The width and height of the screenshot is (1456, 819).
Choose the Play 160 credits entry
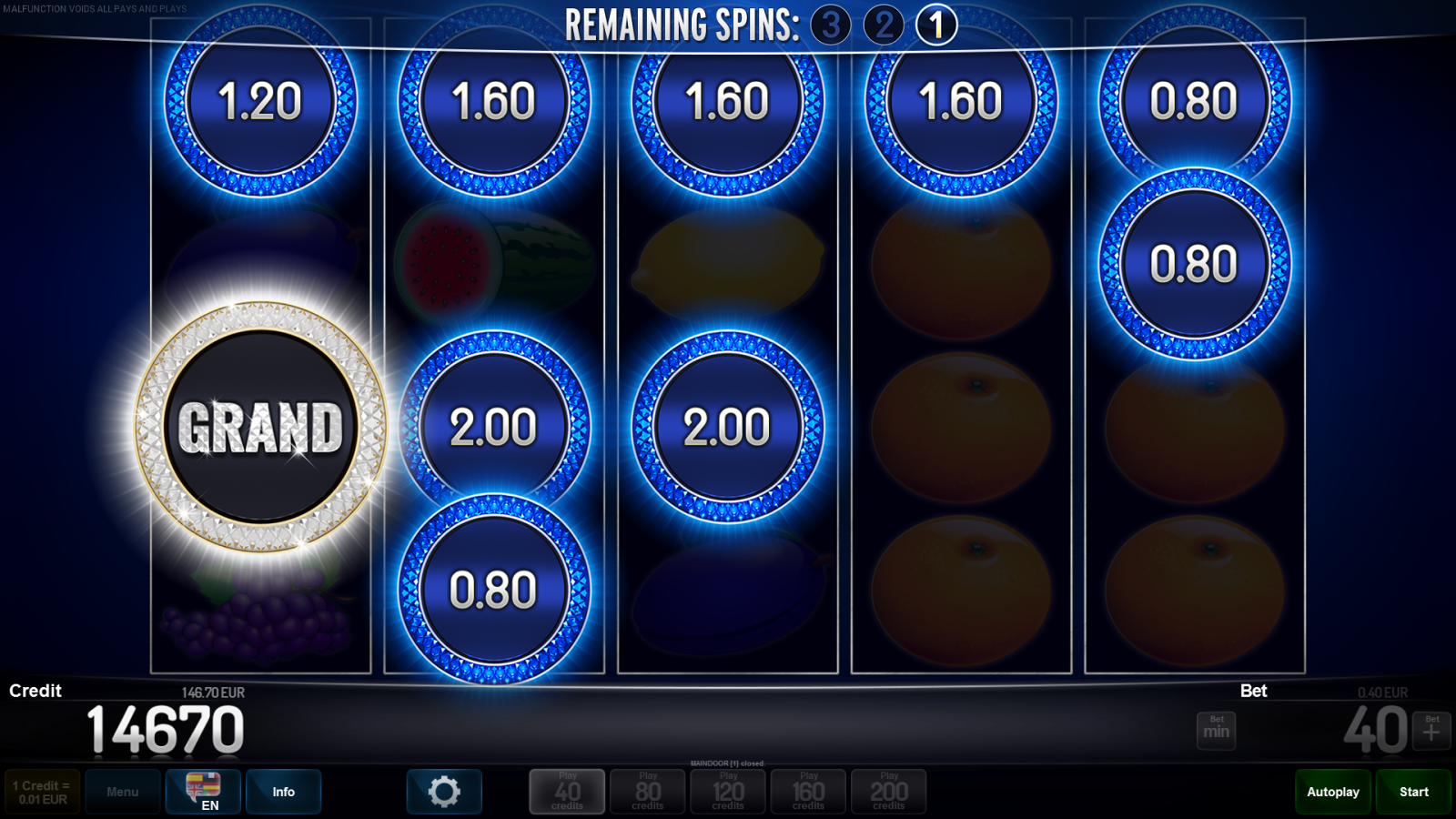pos(808,791)
